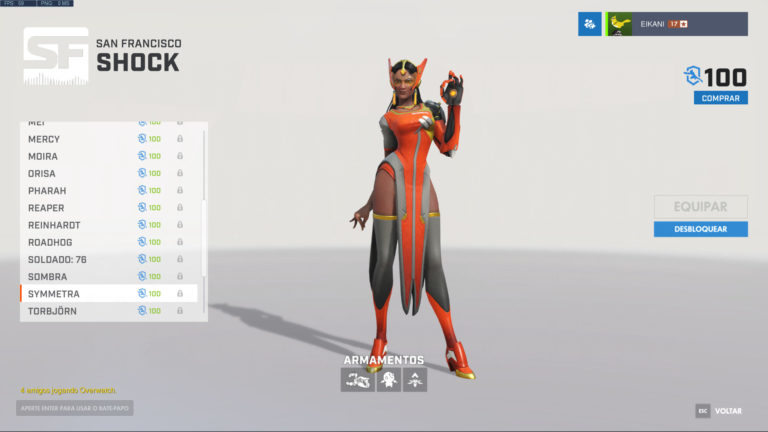Click the Desbloquear button
The height and width of the screenshot is (432, 768).
pos(700,229)
